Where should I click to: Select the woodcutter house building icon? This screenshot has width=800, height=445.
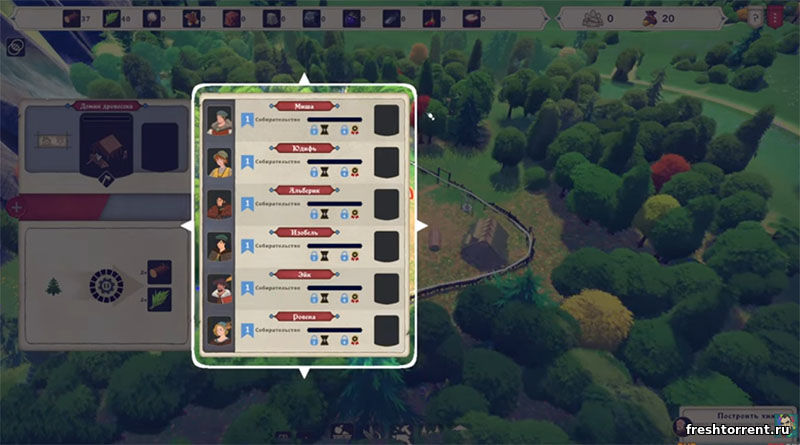click(104, 146)
